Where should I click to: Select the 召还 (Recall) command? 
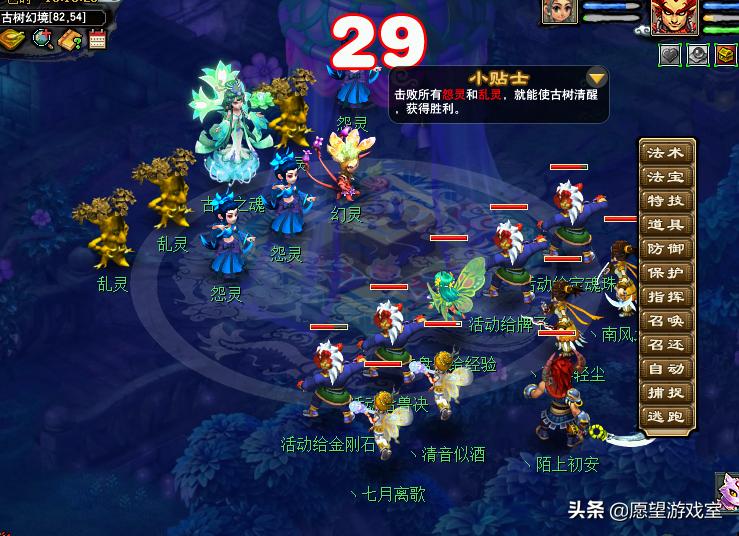[665, 345]
